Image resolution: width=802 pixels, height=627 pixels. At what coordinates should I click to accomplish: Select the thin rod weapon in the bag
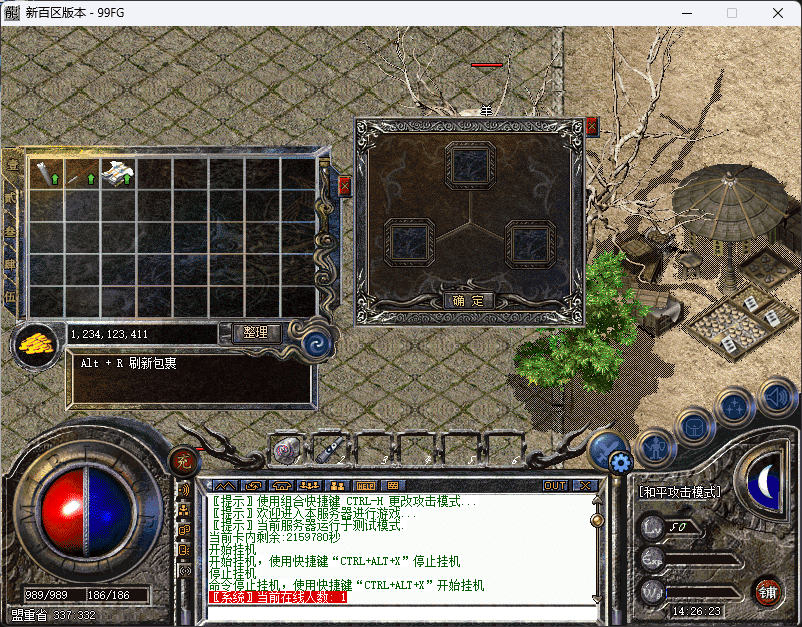click(x=81, y=173)
